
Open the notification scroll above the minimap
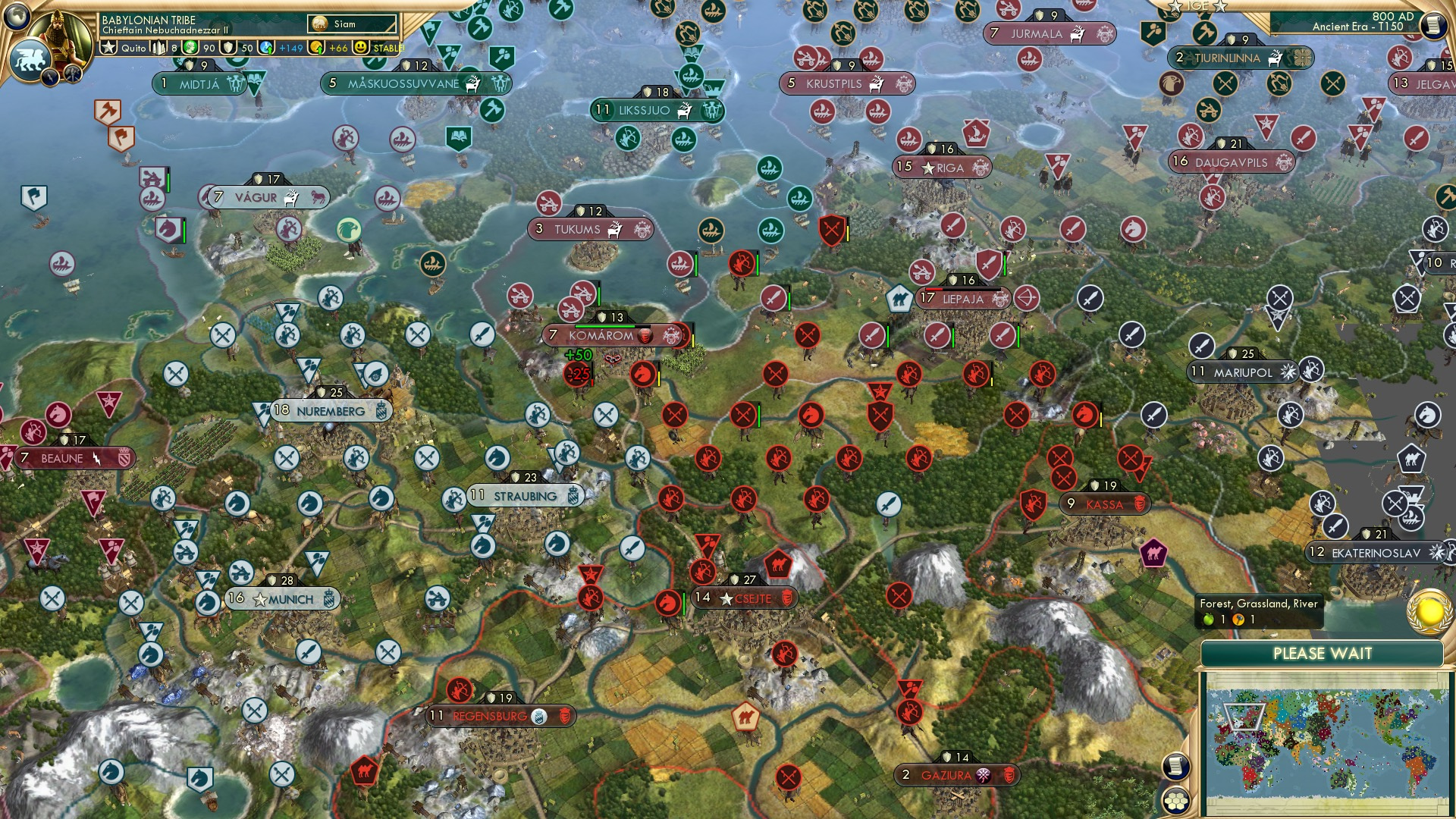coord(1176,767)
